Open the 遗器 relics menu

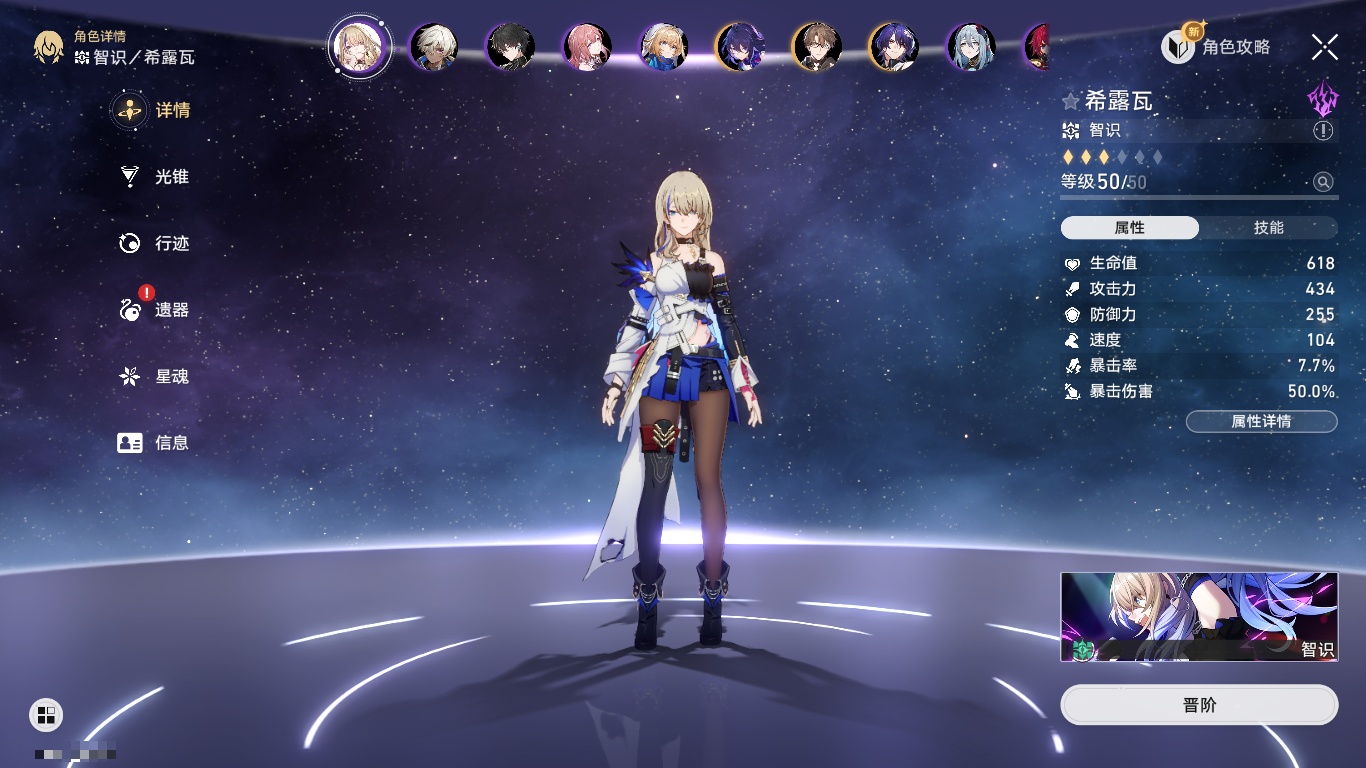pos(154,310)
